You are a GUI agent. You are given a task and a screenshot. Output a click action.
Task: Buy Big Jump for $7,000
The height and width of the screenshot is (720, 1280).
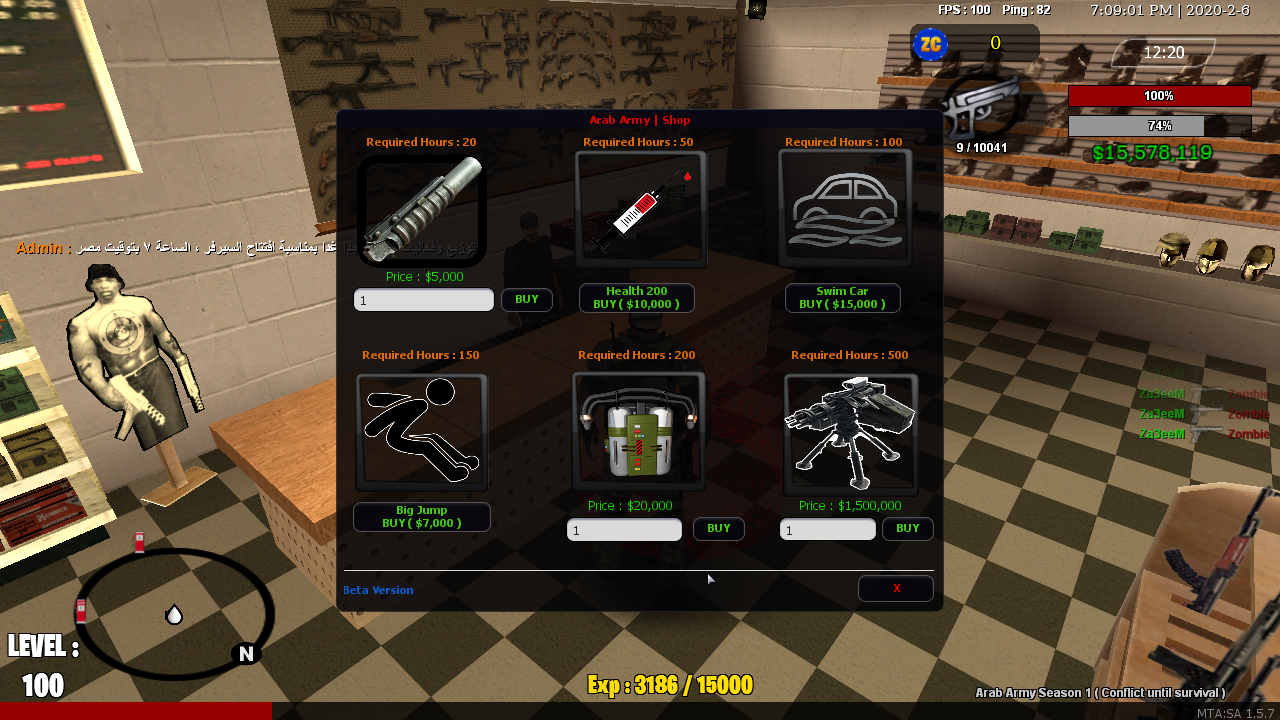point(421,516)
